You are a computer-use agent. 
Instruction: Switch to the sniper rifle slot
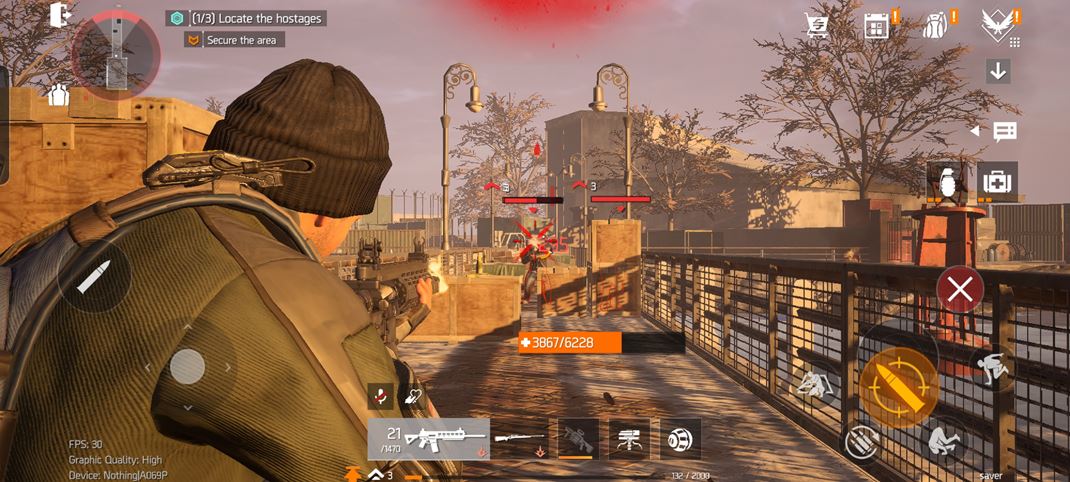[520, 439]
